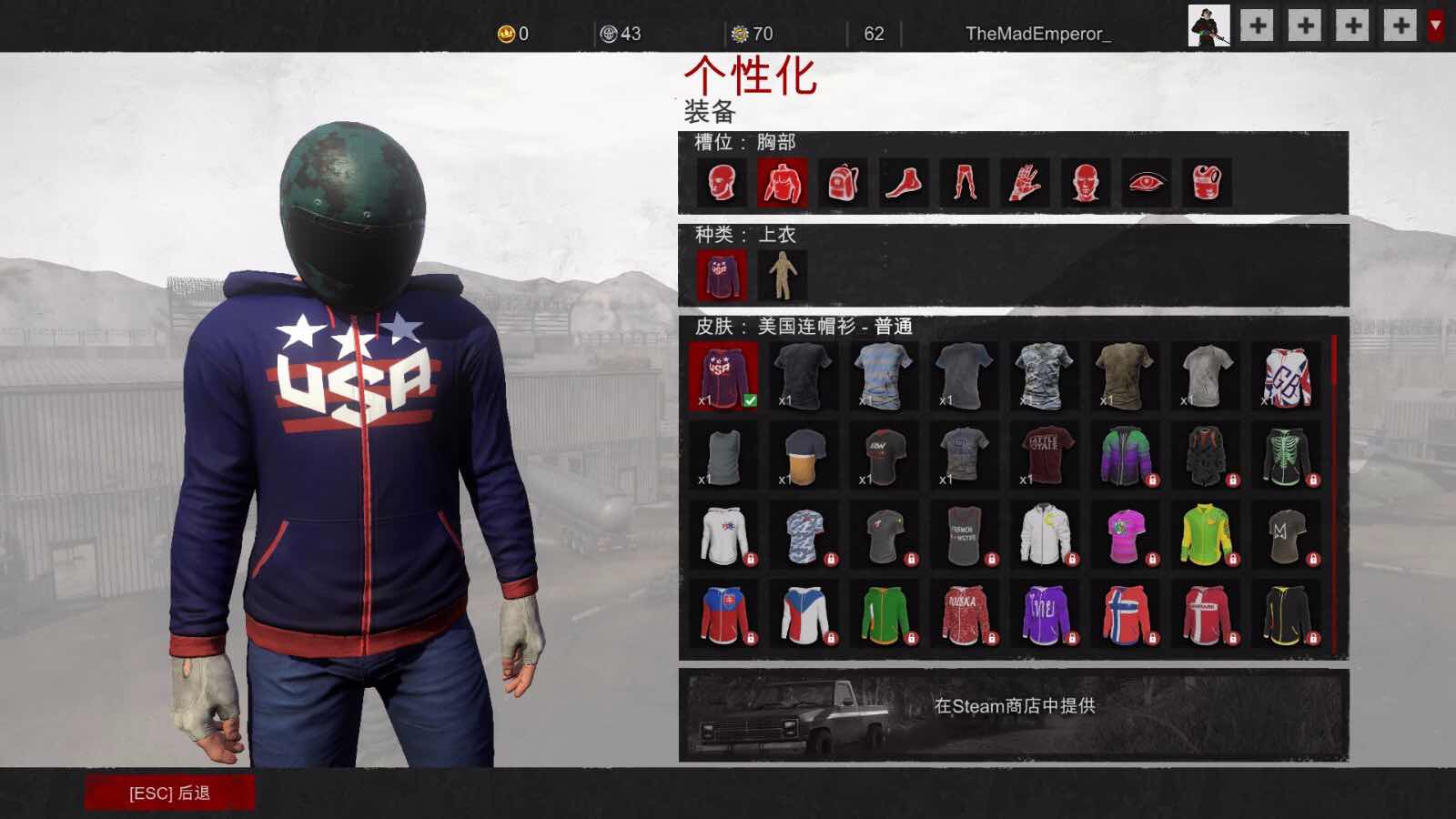The height and width of the screenshot is (819, 1456).
Task: Open the hands slot icon
Action: (1026, 182)
